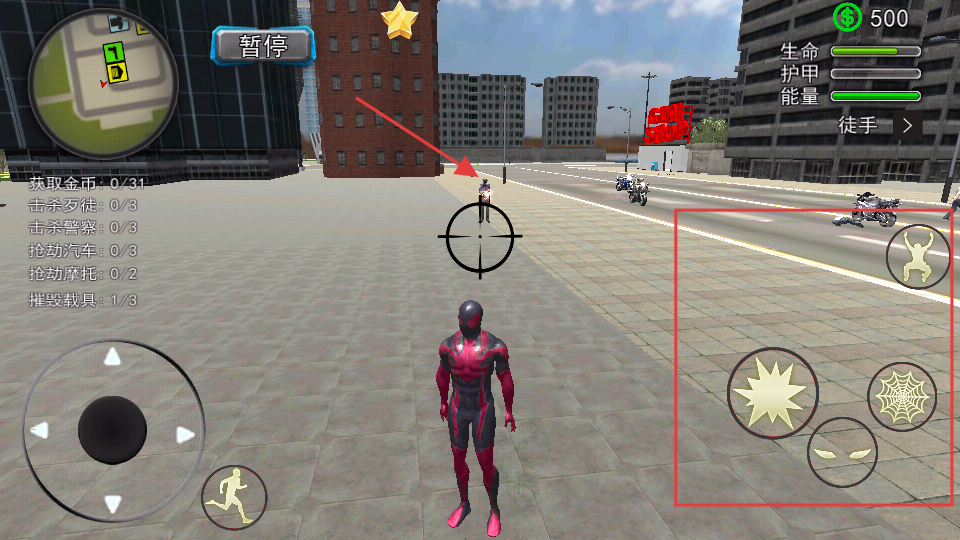The image size is (960, 540).
Task: Trigger the glowing eyes ability button
Action: (842, 452)
